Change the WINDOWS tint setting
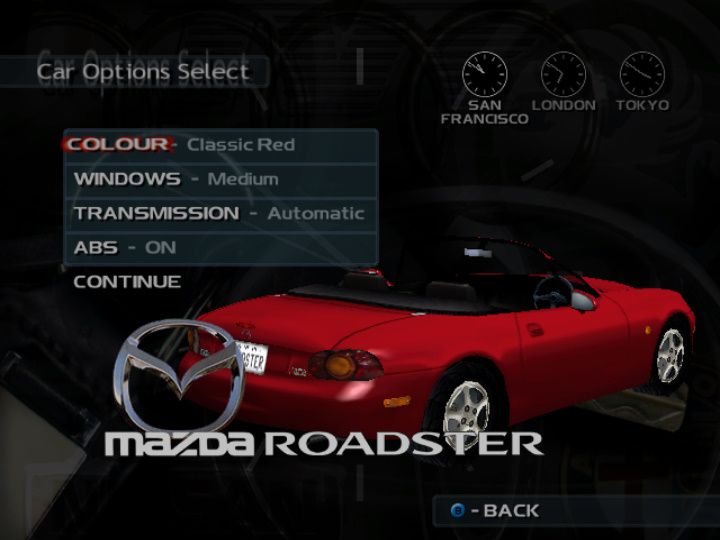 click(220, 180)
